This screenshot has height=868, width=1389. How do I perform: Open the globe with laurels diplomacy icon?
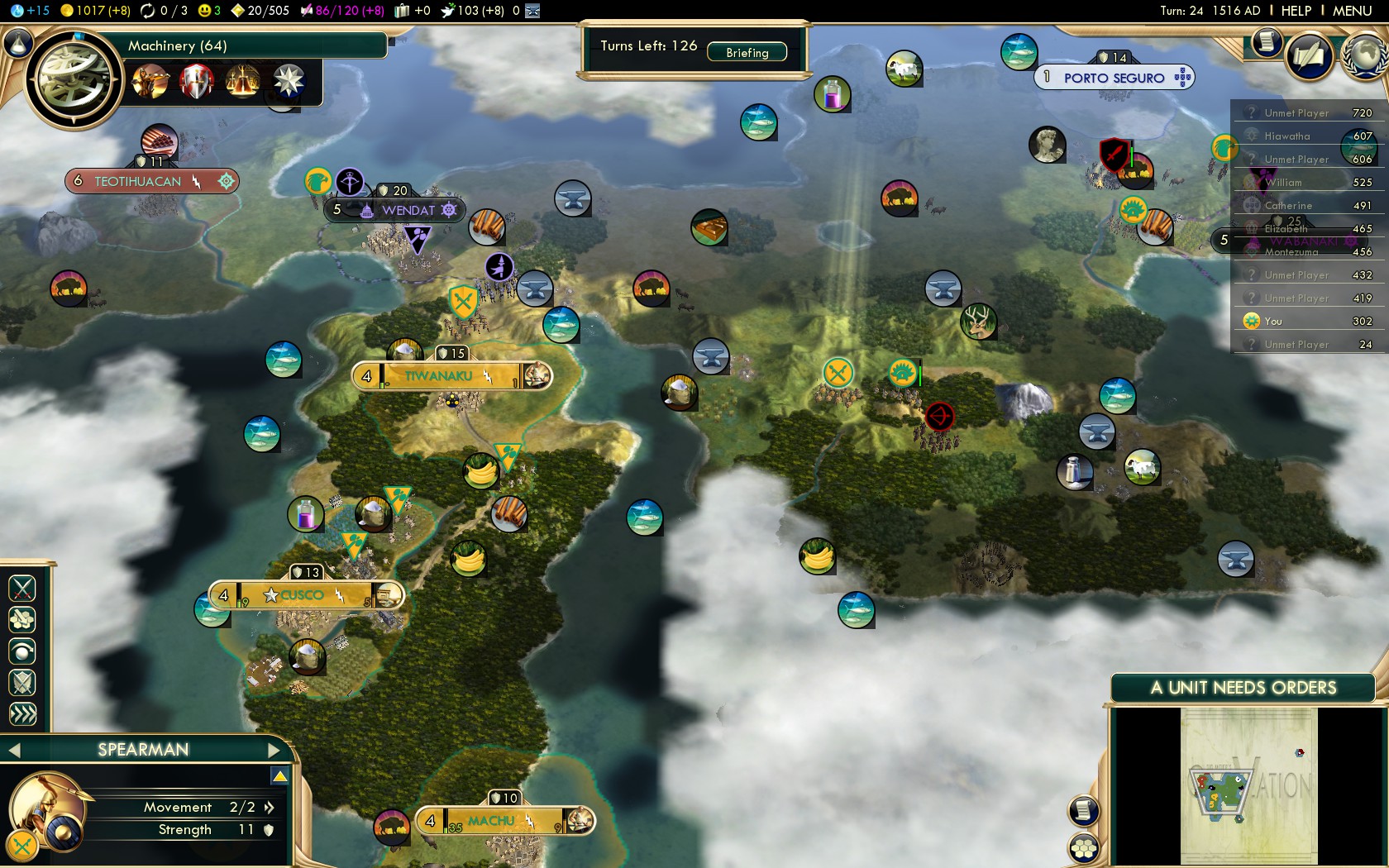pos(1366,55)
